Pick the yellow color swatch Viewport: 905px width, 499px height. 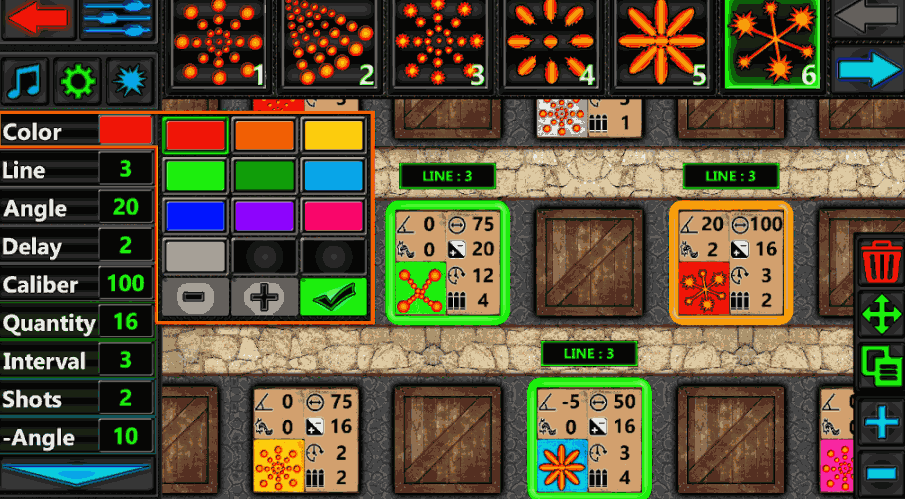pyautogui.click(x=333, y=135)
